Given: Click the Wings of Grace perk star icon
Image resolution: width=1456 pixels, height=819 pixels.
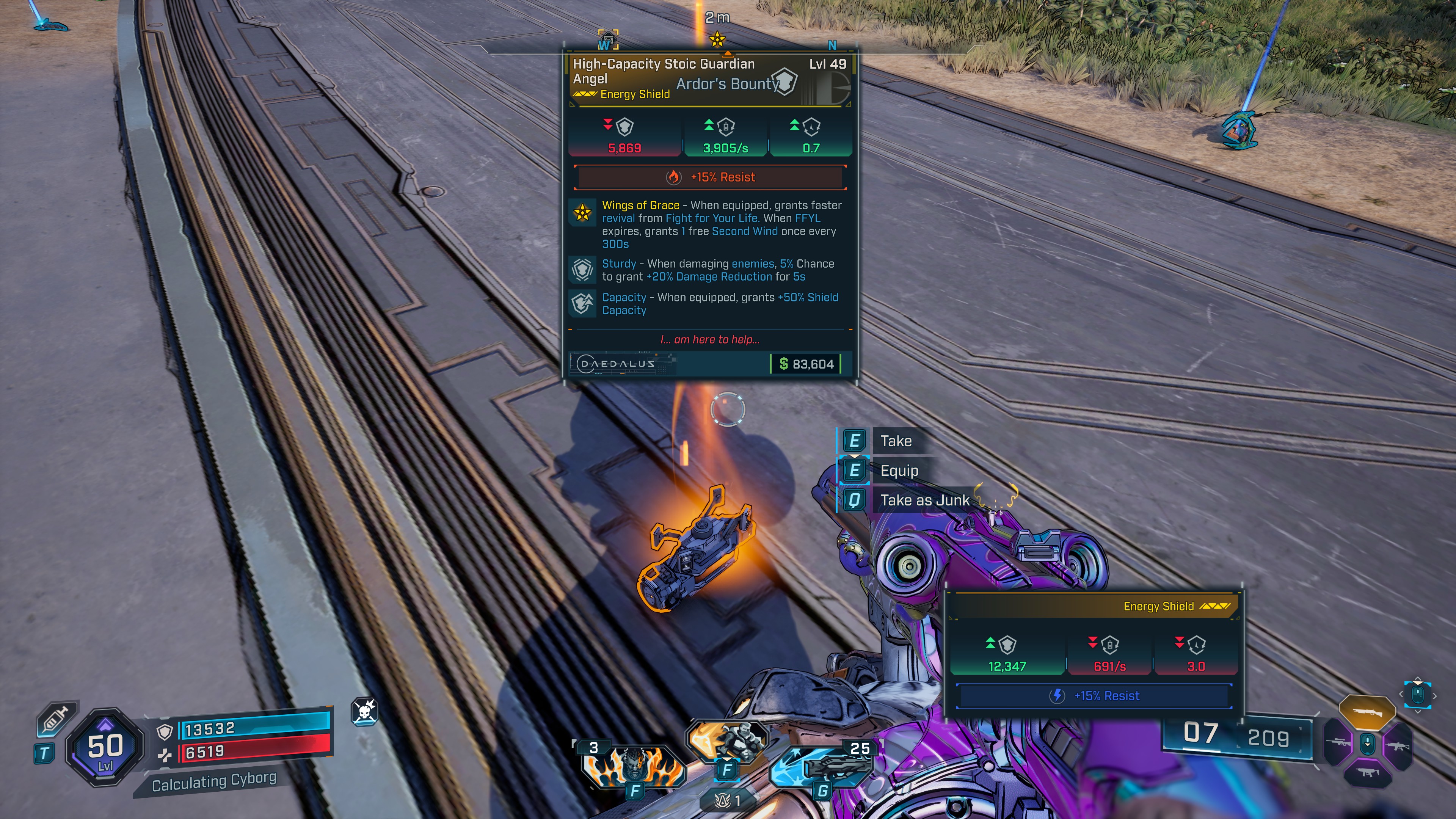Looking at the screenshot, I should 582,212.
